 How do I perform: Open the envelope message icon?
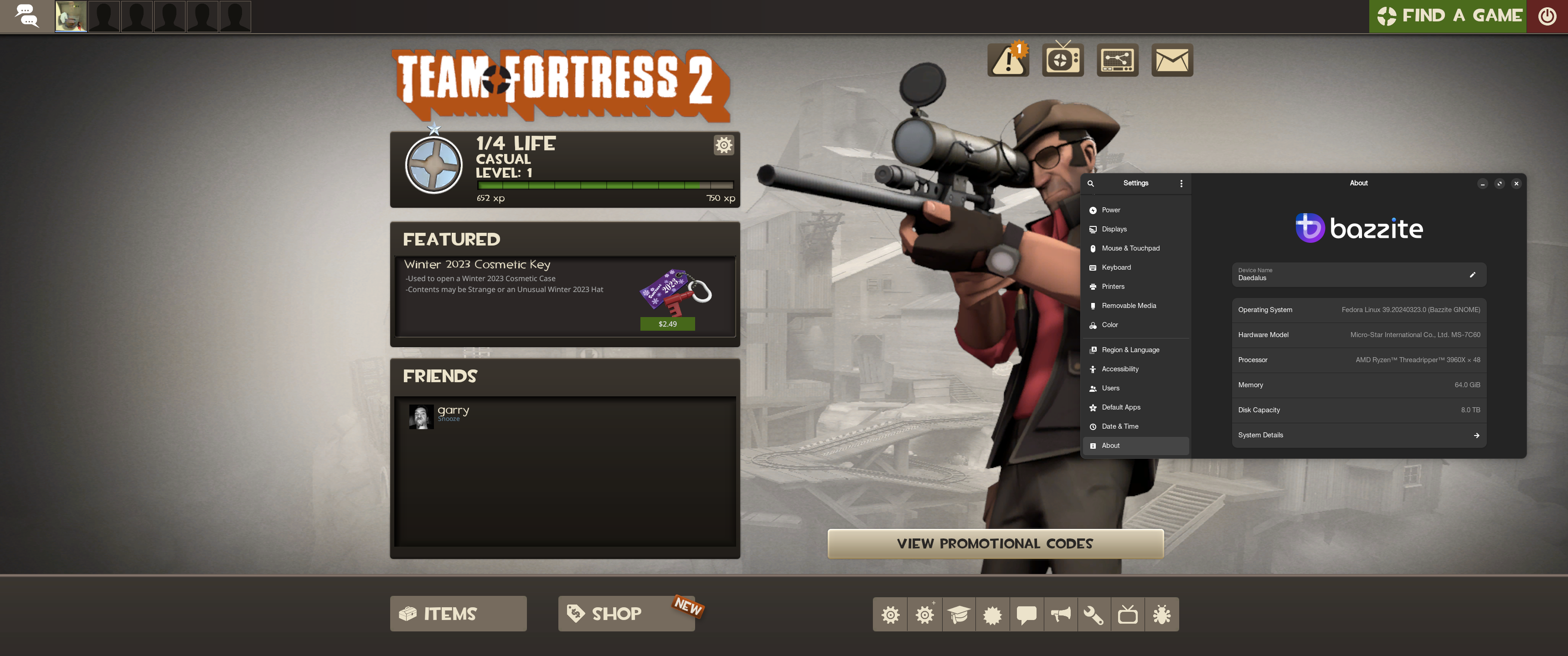(x=1172, y=60)
